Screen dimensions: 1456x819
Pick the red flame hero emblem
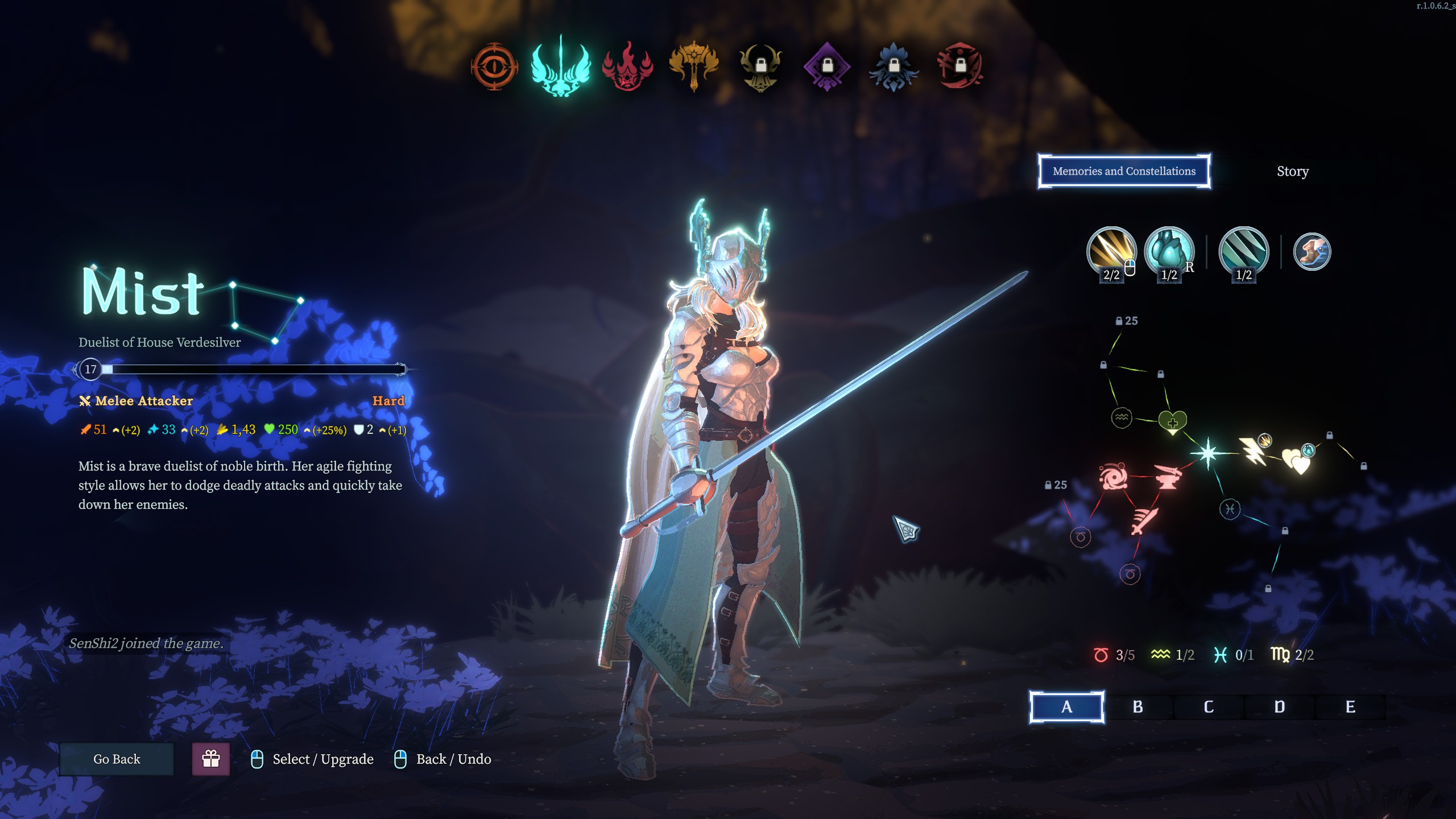(627, 67)
